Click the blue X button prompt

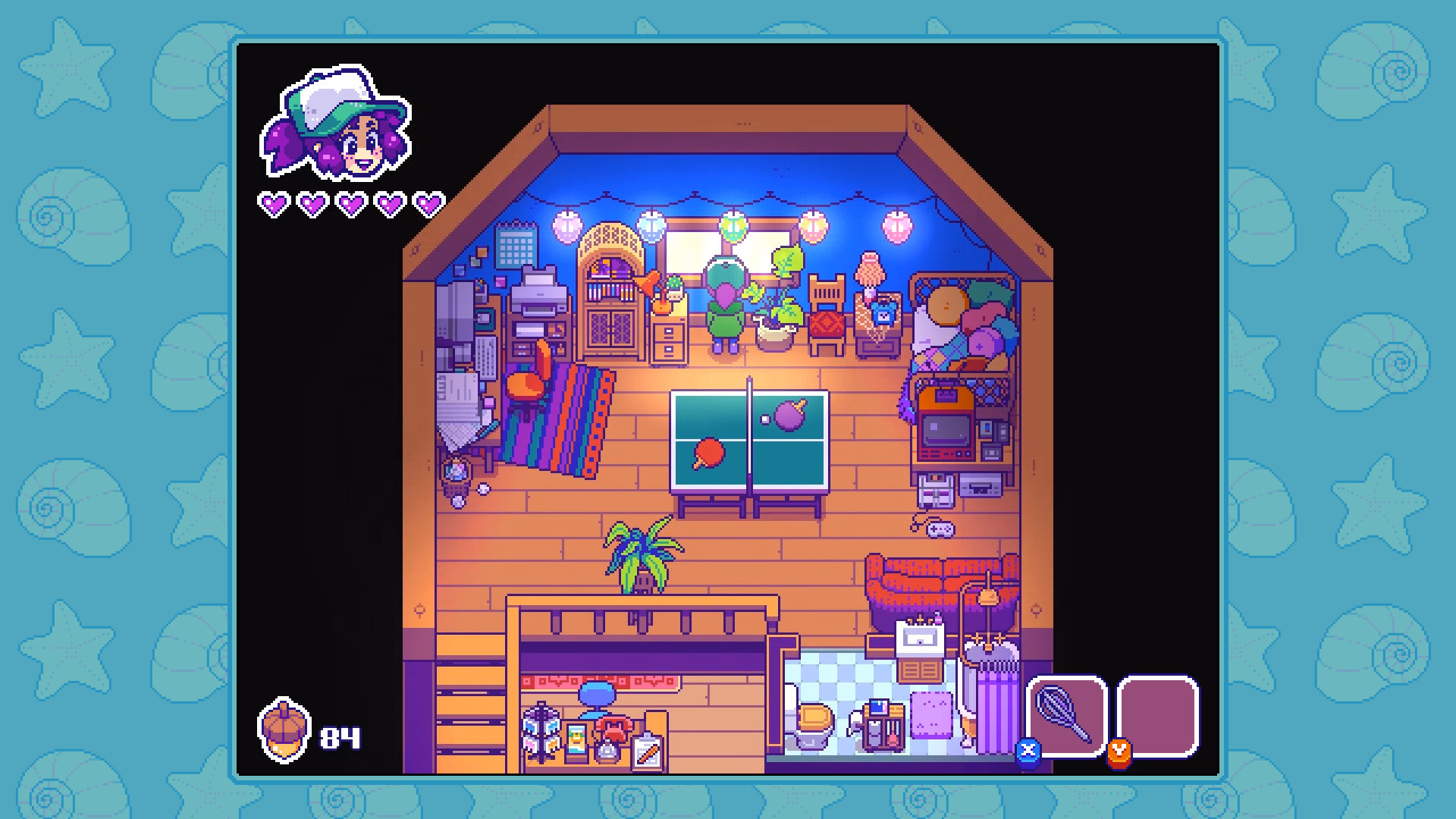click(x=1028, y=751)
